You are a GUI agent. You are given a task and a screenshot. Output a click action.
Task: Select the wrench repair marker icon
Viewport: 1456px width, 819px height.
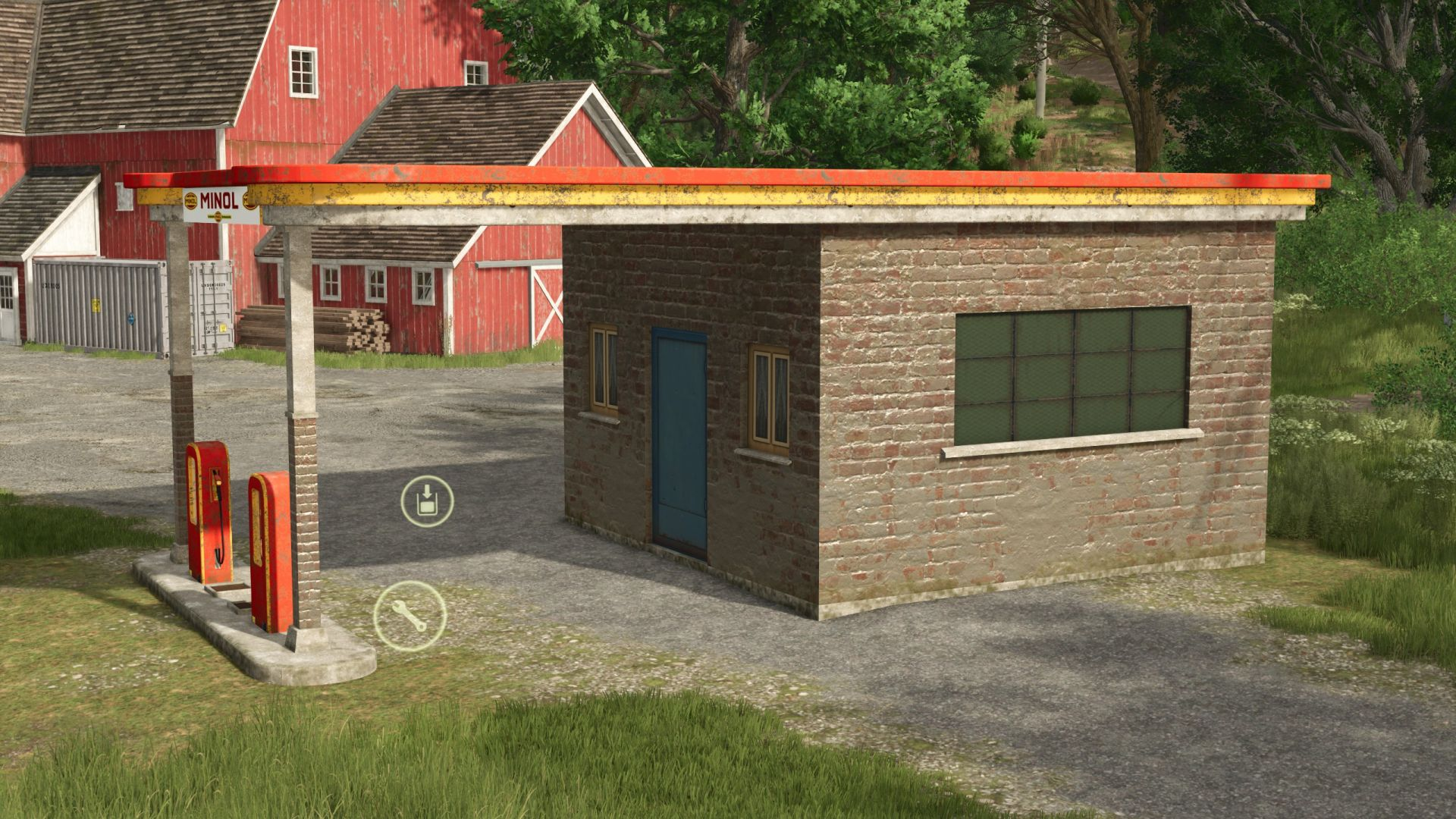coord(409,616)
